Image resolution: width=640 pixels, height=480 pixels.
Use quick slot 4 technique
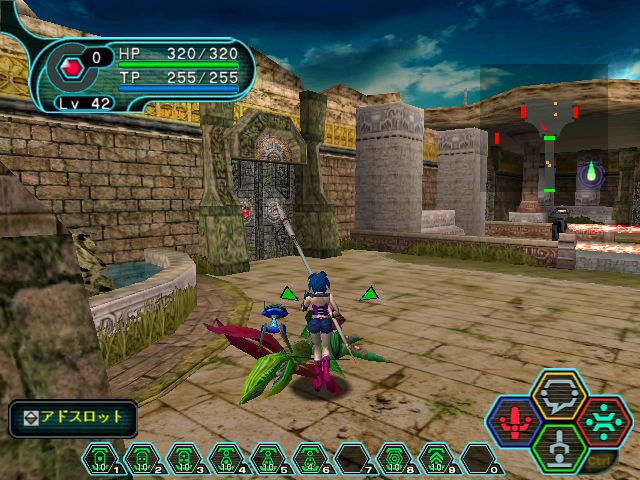(228, 458)
